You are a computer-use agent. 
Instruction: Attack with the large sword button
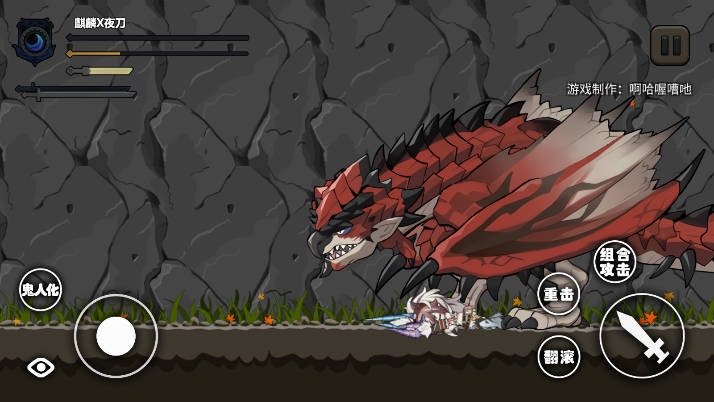pyautogui.click(x=642, y=336)
